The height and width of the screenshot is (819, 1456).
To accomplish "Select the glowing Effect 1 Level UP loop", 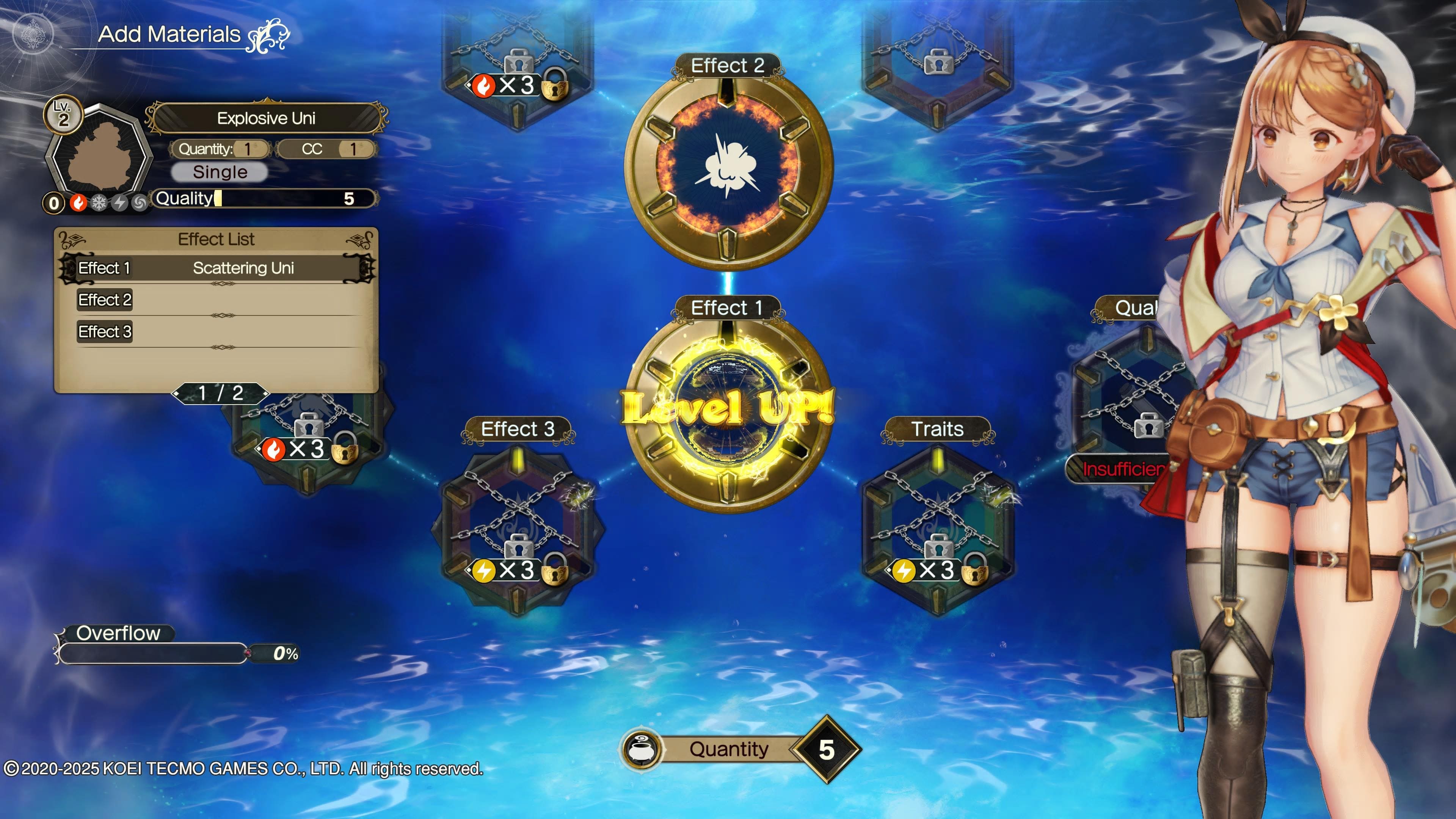I will point(728,410).
